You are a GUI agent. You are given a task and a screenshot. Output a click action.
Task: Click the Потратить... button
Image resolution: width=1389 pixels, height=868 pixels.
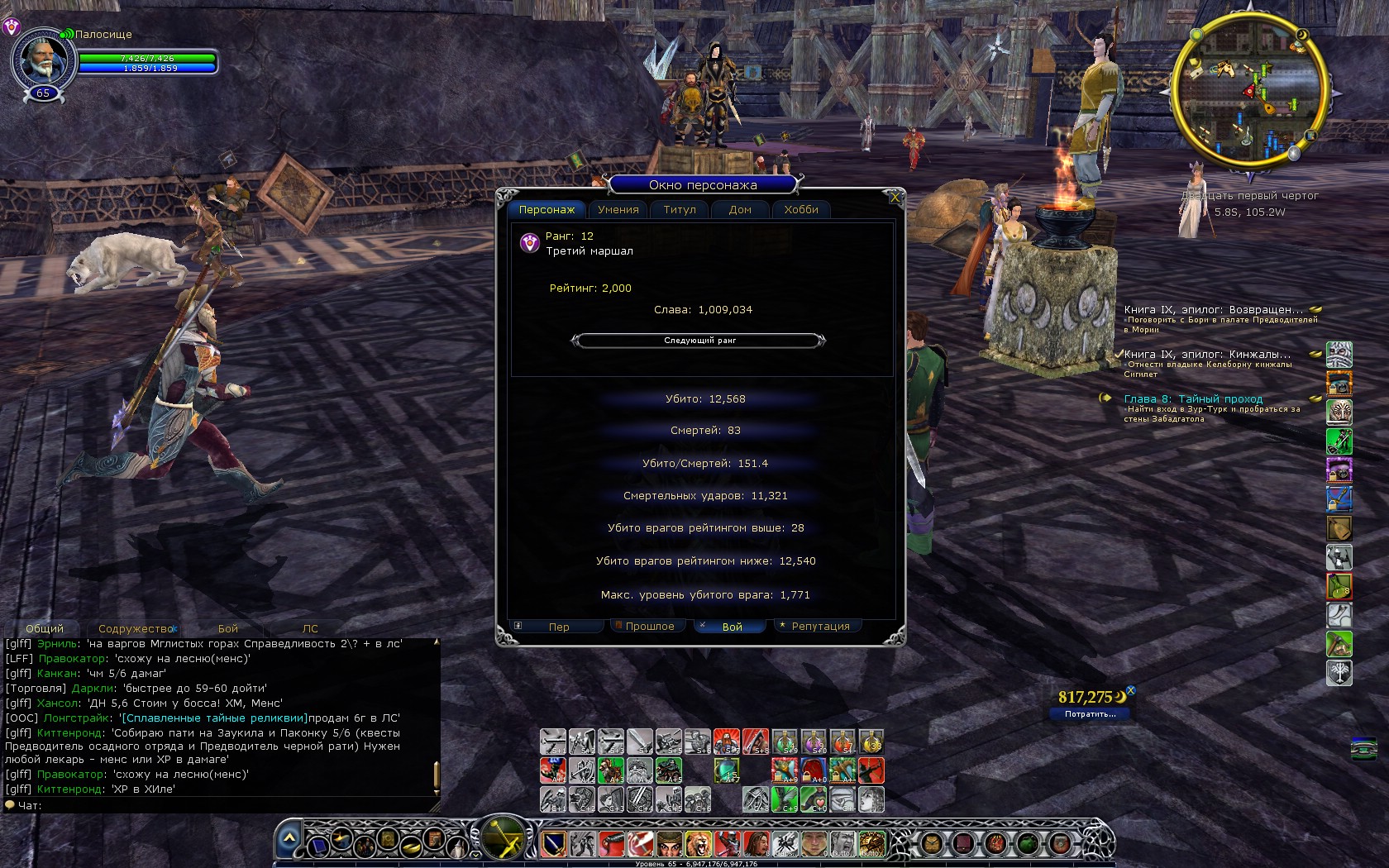coord(1090,714)
